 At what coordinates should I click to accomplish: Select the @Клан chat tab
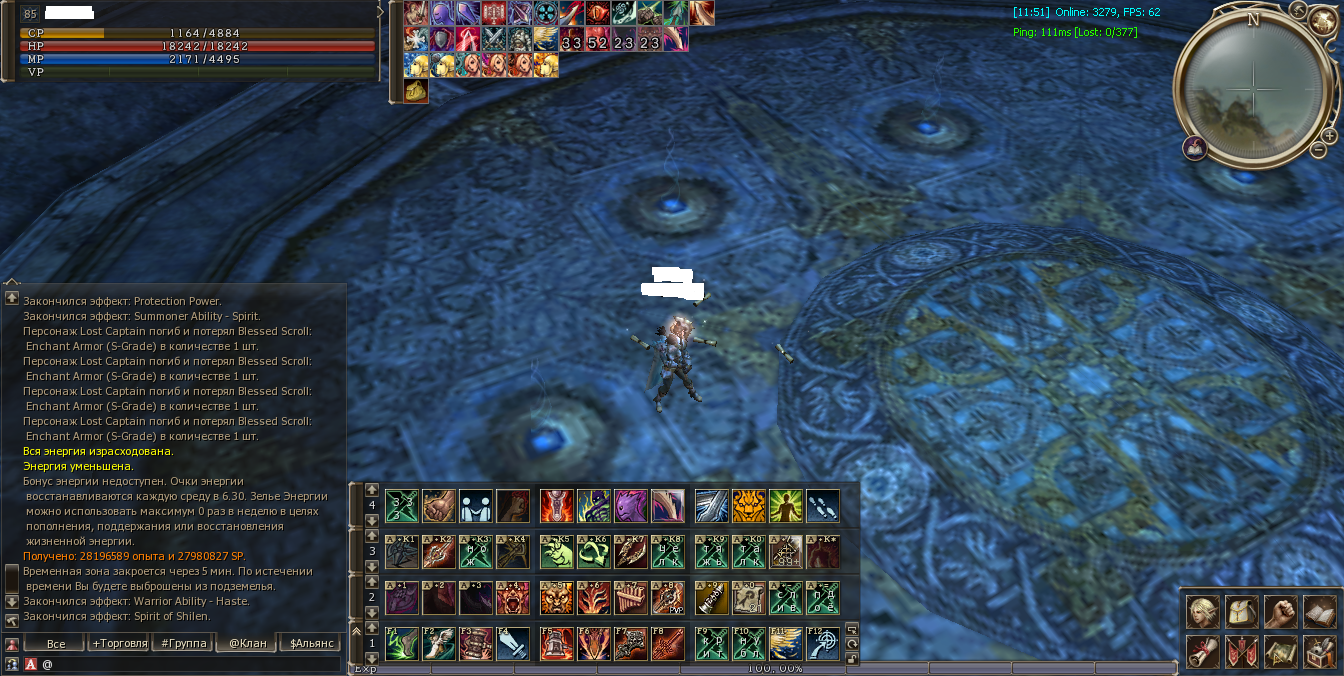tap(247, 643)
